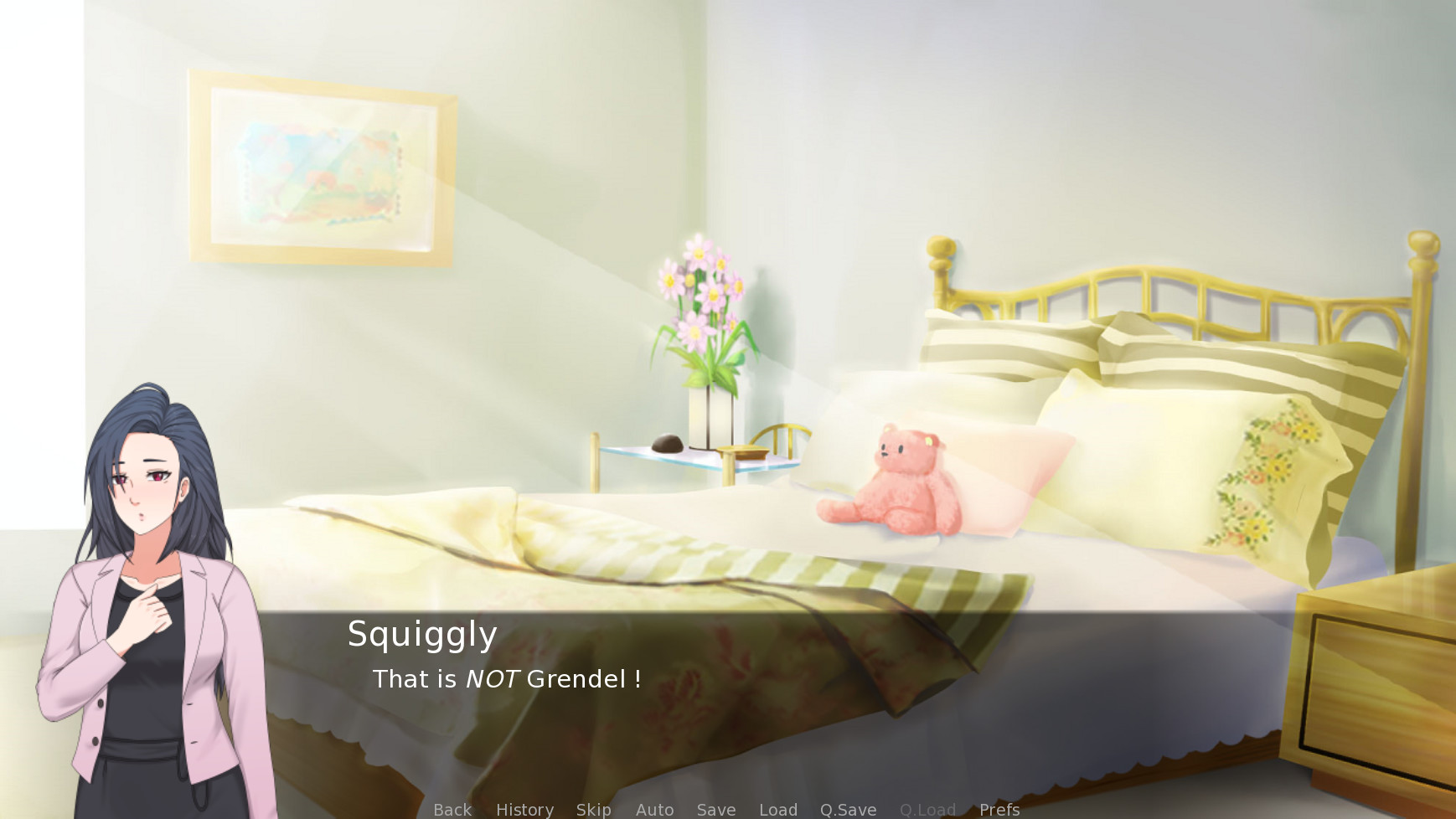The width and height of the screenshot is (1456, 819).
Task: Select the Q.Load option
Action: pos(927,809)
